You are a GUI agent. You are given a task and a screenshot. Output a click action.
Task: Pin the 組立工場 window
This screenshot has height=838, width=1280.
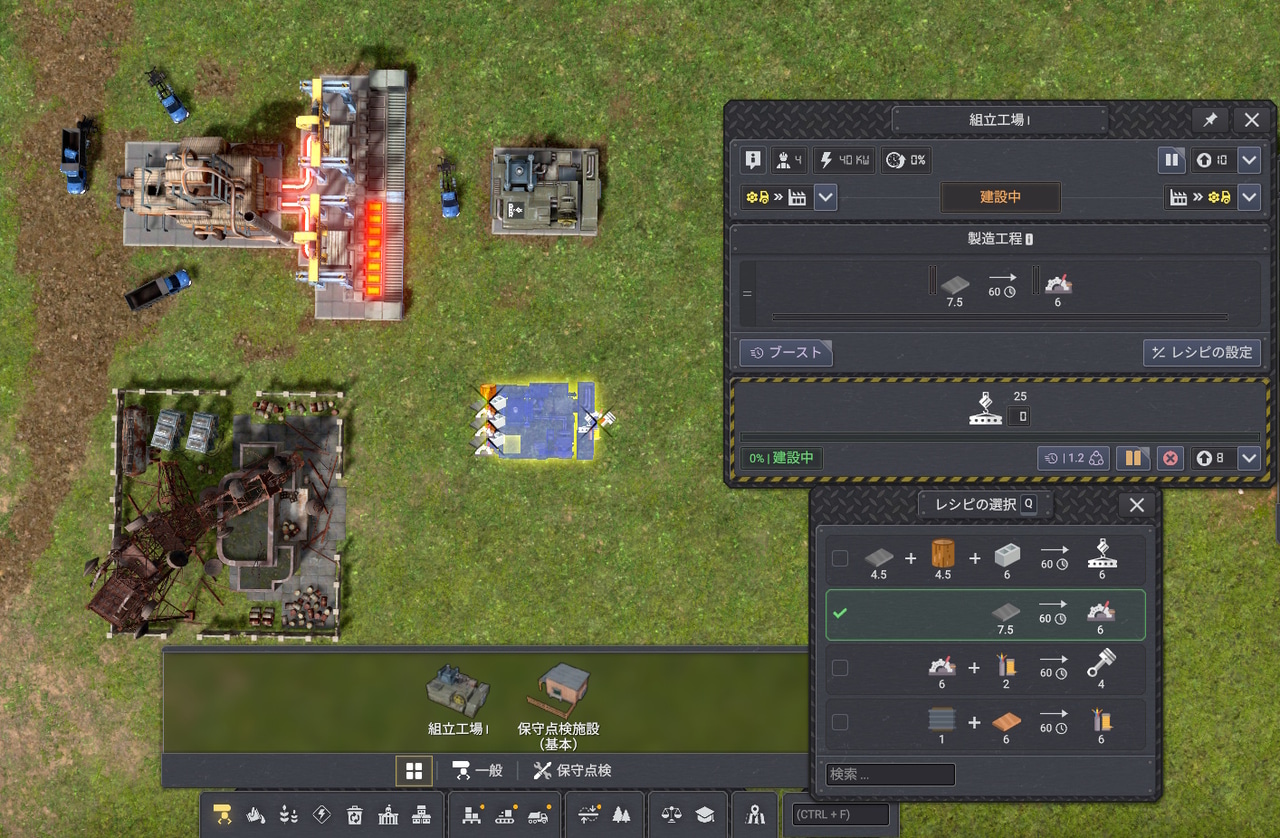point(1210,120)
